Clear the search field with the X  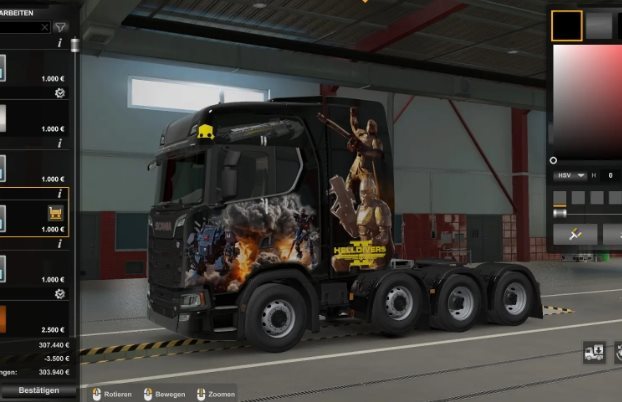(44, 27)
